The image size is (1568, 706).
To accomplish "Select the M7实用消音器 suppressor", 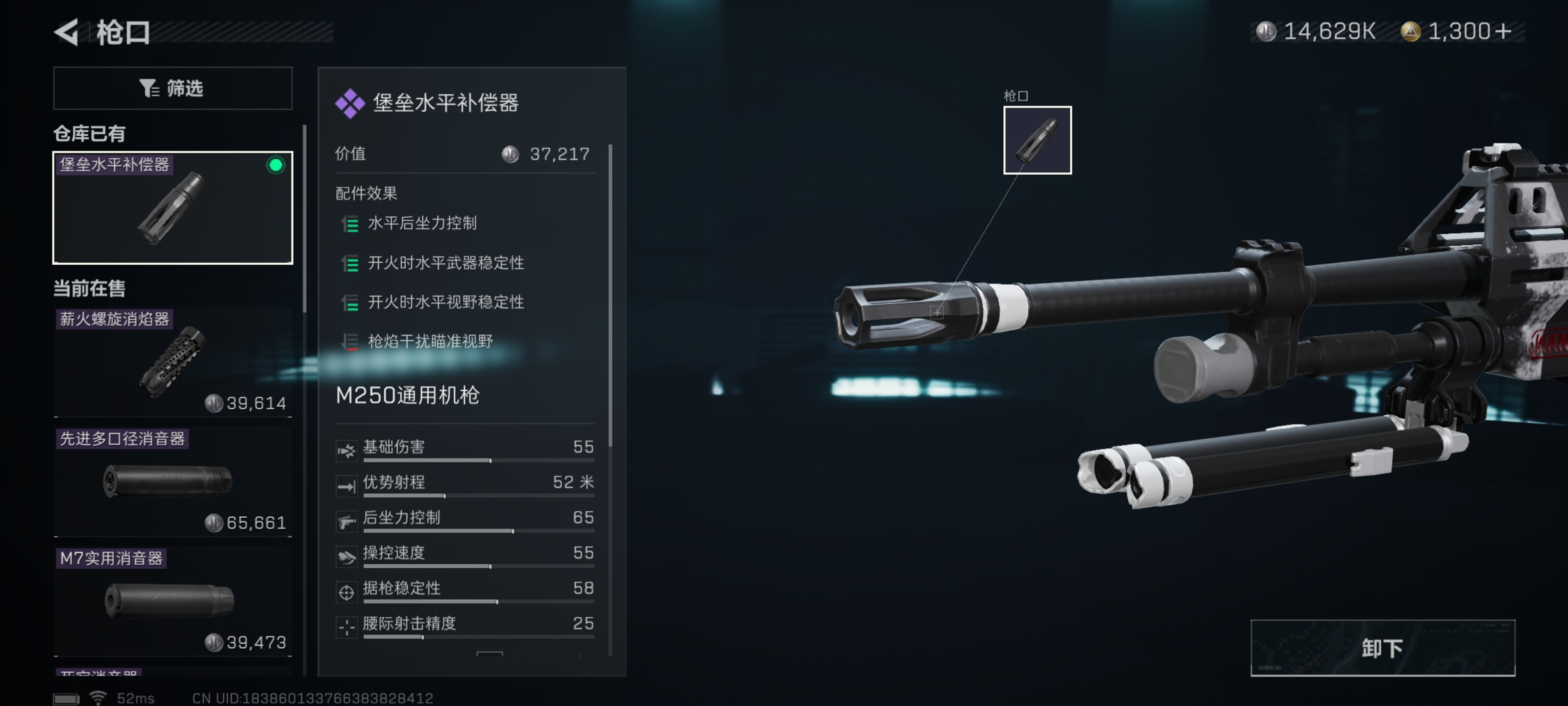I will 172,601.
